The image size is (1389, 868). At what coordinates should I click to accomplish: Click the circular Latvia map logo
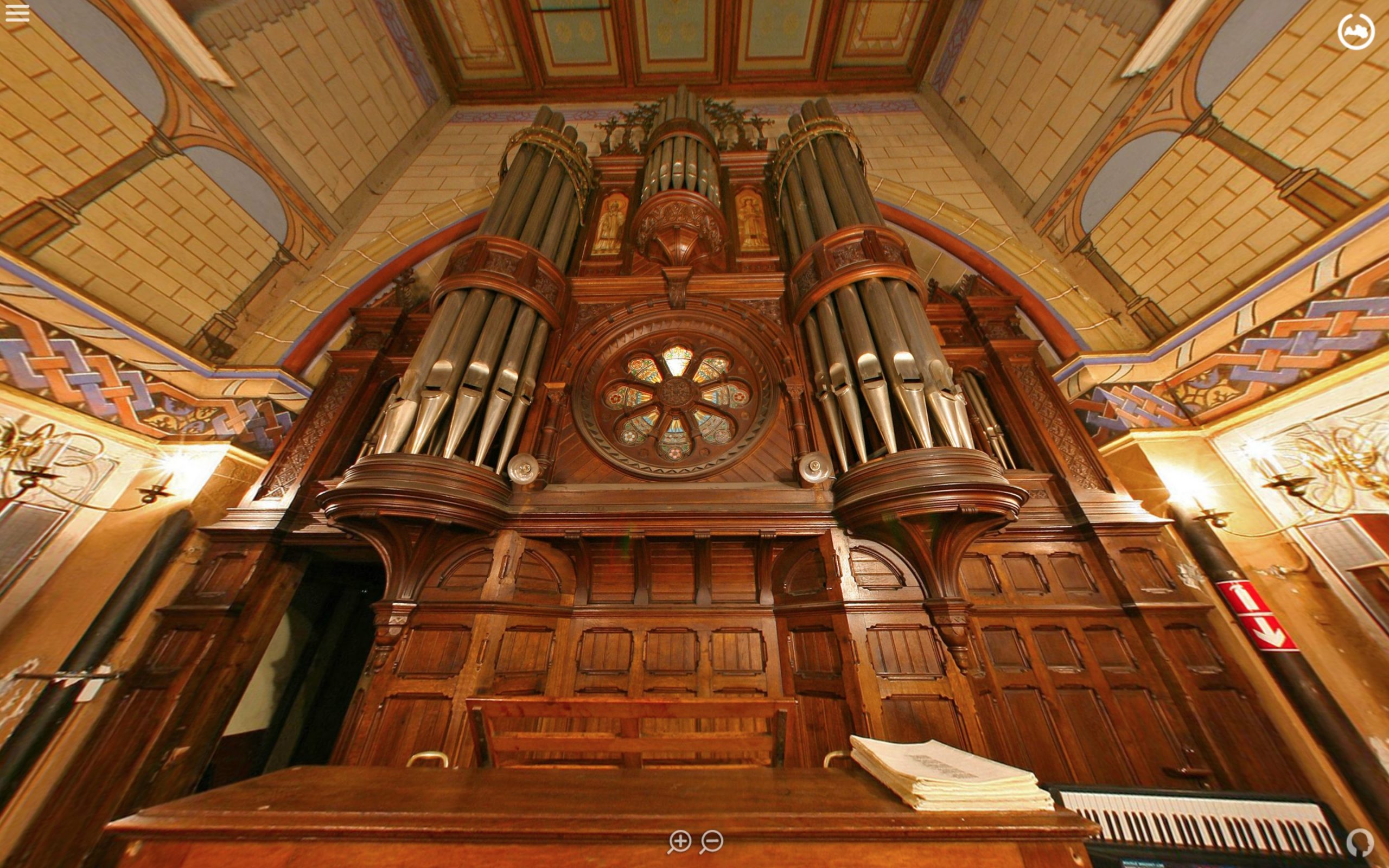[x=1356, y=32]
